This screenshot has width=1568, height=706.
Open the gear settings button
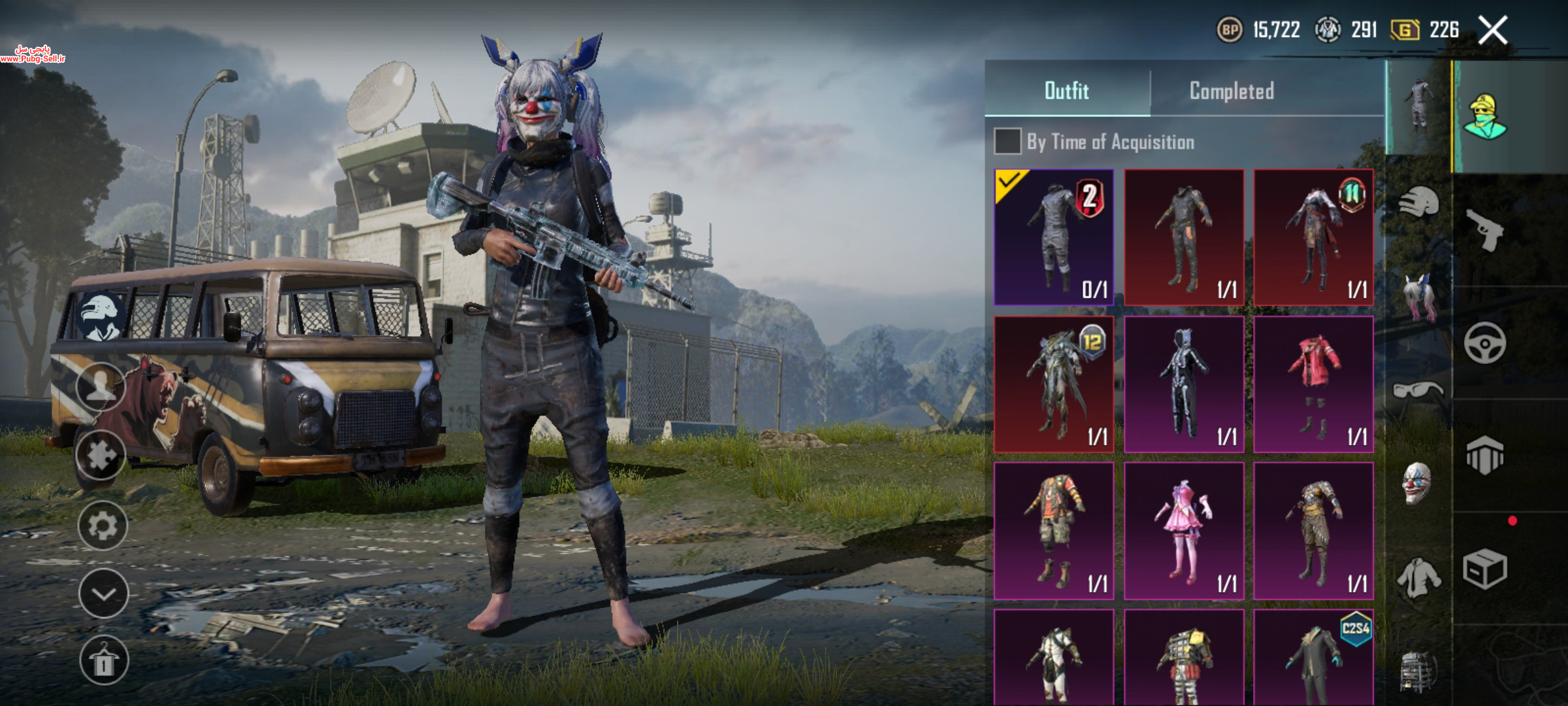[103, 526]
